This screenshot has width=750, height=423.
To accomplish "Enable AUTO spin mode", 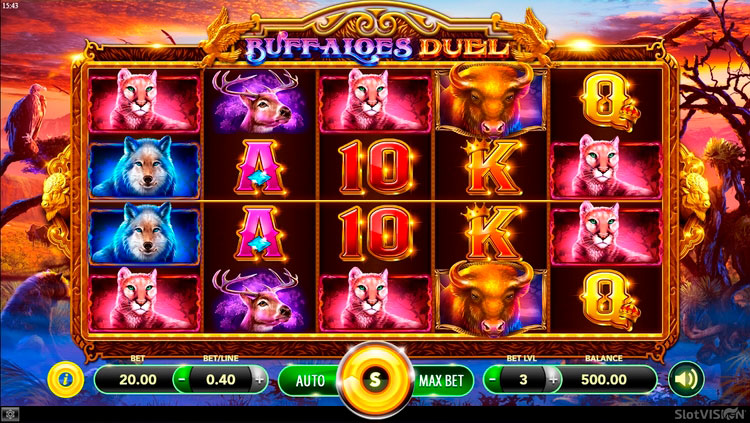I will click(x=309, y=380).
